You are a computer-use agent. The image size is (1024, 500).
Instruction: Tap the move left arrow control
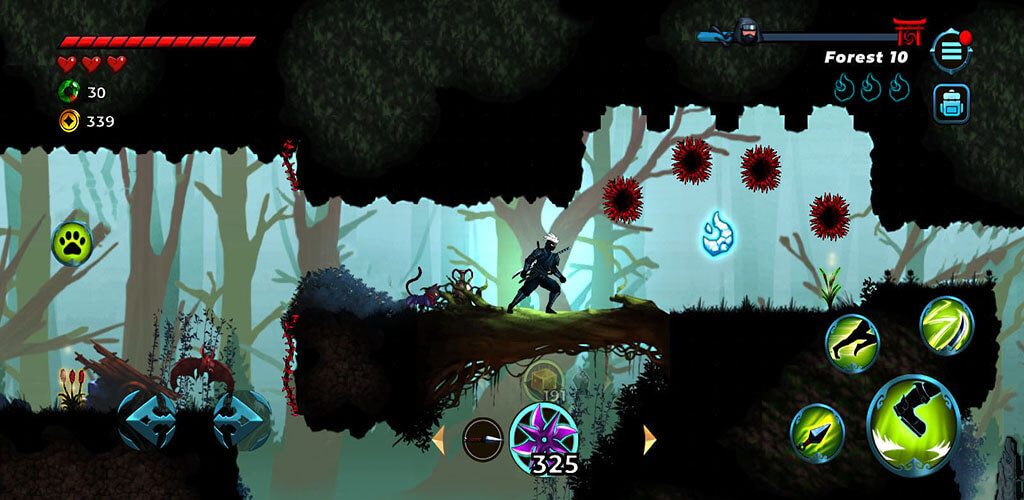click(146, 418)
